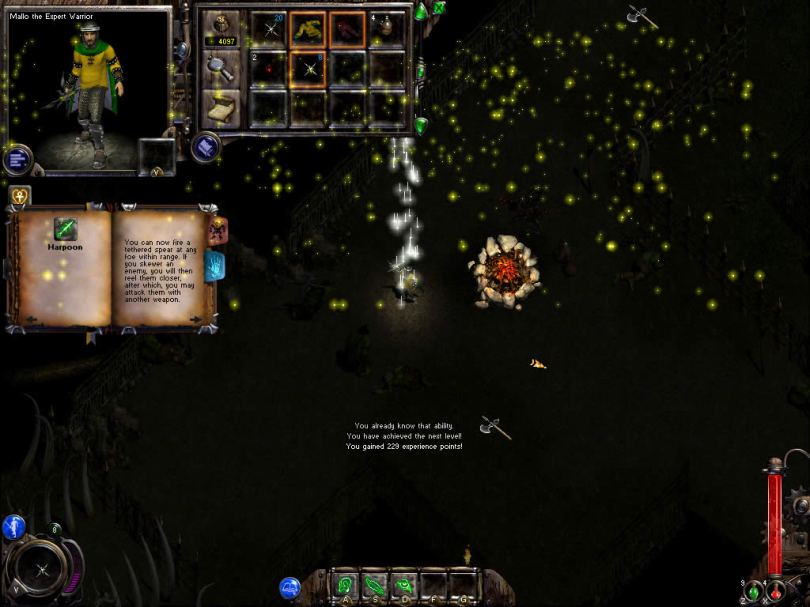Turn to the next spellbook page

click(195, 320)
